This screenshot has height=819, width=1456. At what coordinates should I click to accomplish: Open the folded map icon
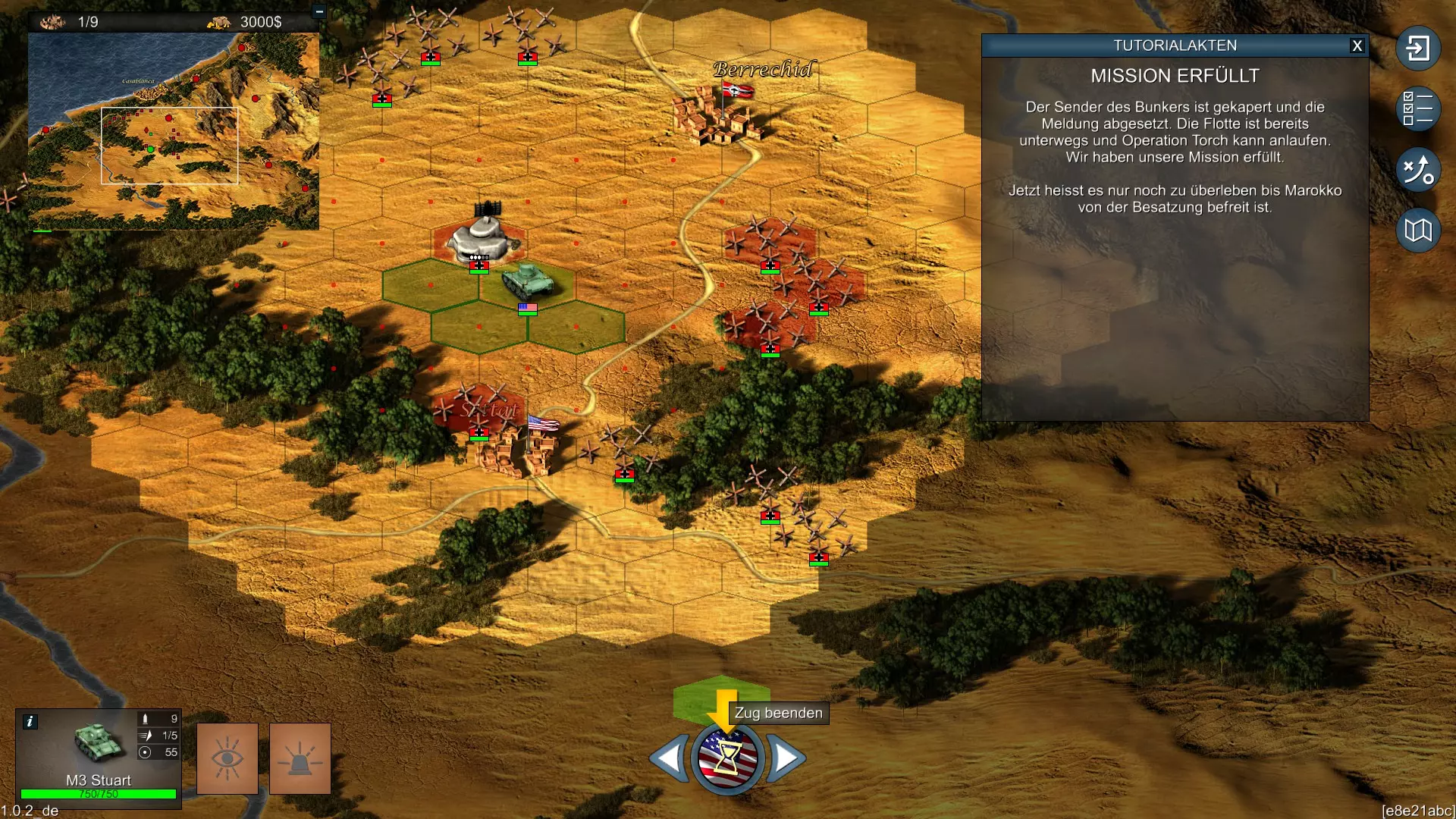[x=1417, y=230]
